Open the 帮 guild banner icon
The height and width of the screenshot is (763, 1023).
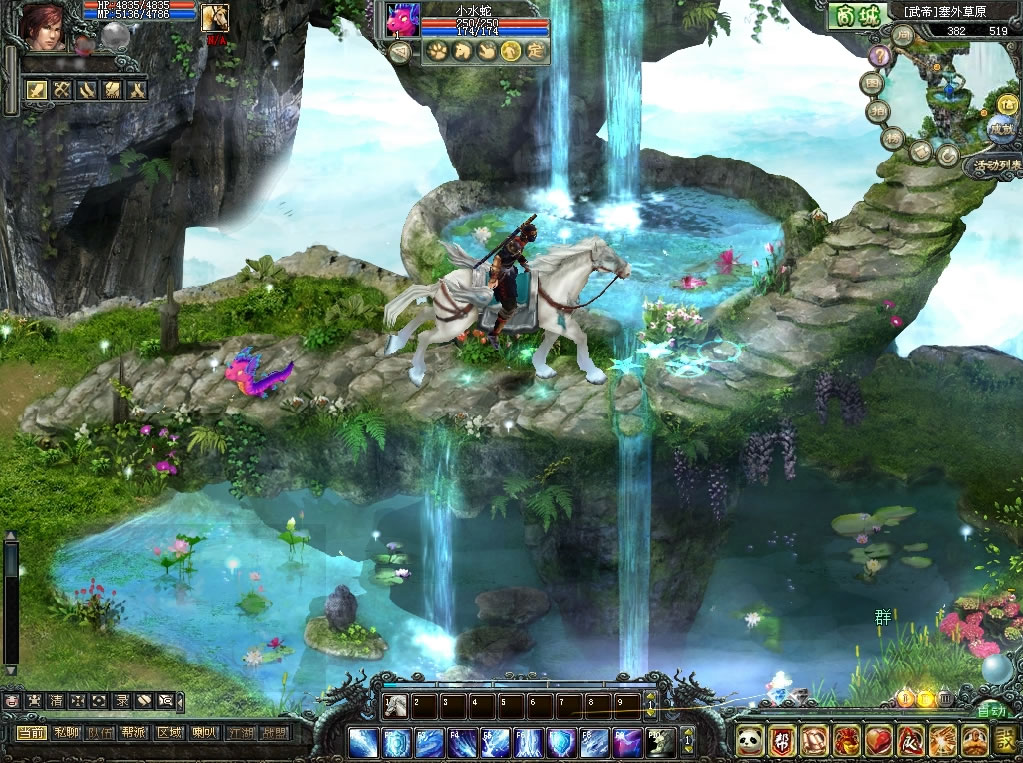click(x=783, y=741)
